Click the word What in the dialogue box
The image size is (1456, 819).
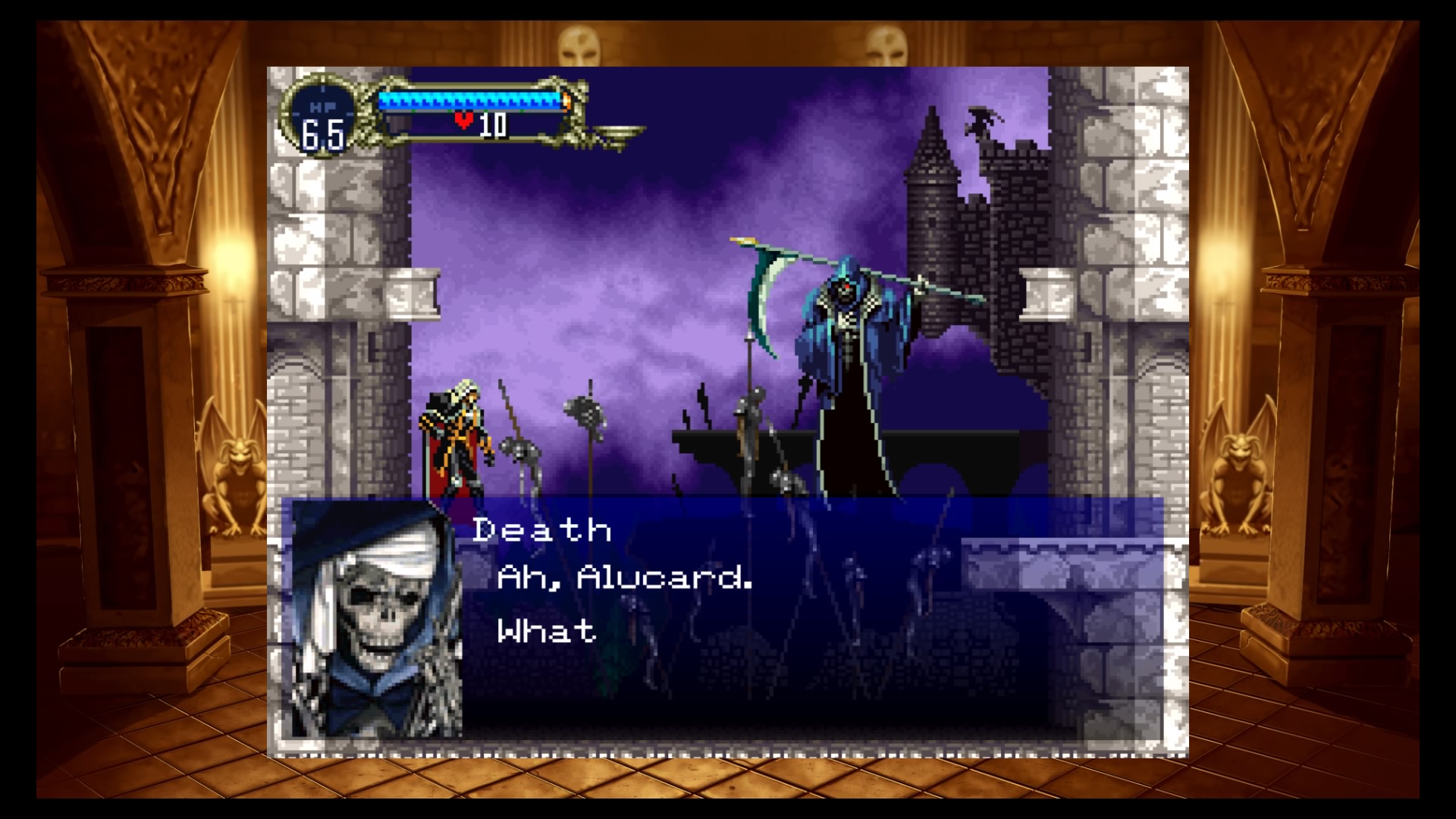[544, 628]
